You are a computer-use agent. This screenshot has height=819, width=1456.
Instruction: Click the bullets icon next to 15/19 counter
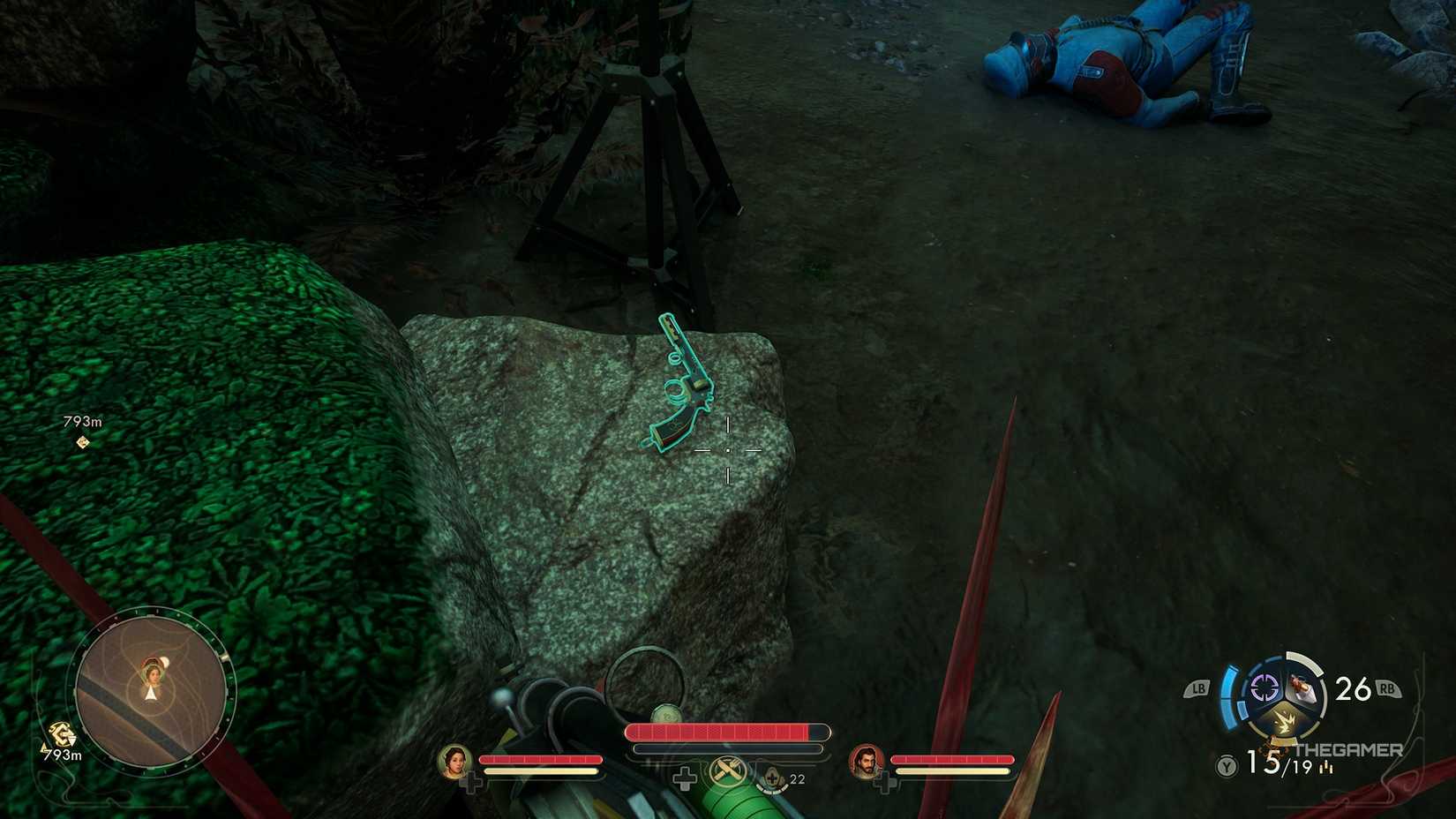[x=1326, y=768]
